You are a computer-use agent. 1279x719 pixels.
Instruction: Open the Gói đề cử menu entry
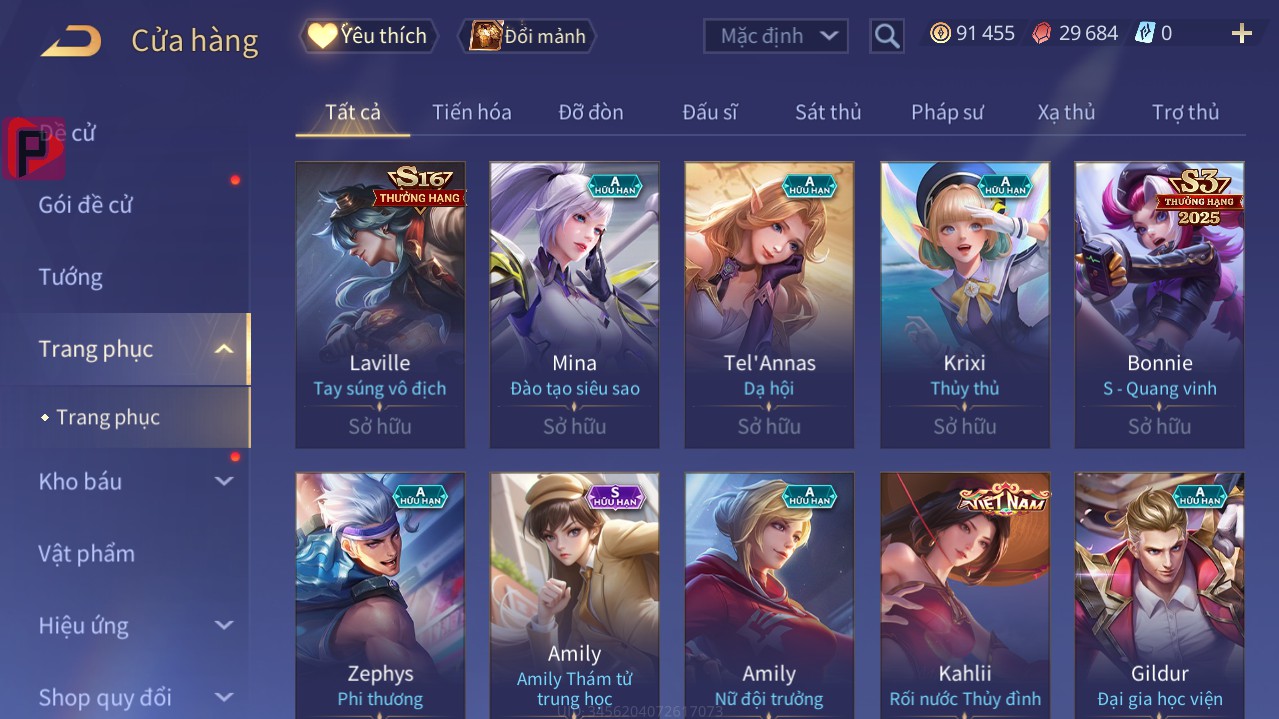pyautogui.click(x=86, y=205)
